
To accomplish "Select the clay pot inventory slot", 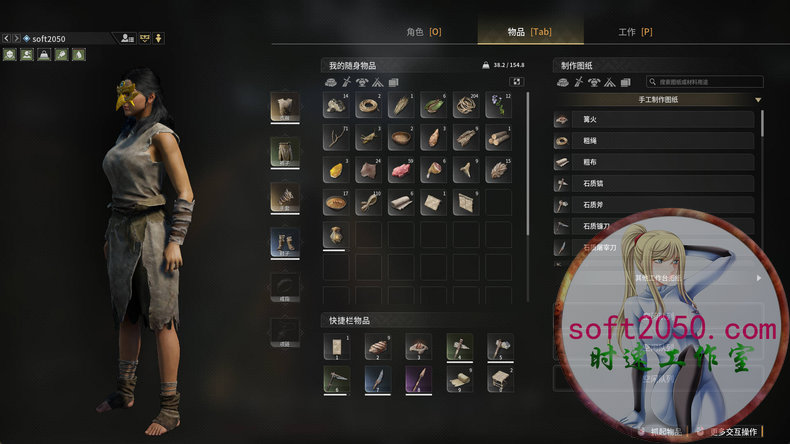I will pyautogui.click(x=337, y=236).
